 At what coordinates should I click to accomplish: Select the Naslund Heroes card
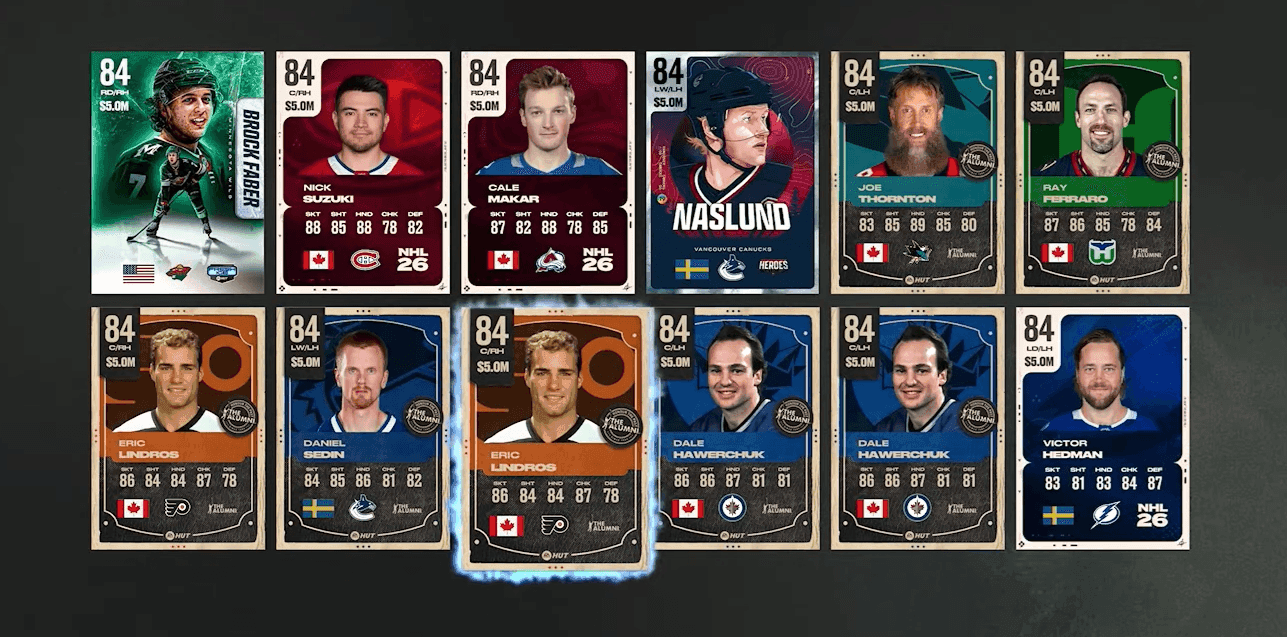(x=733, y=172)
